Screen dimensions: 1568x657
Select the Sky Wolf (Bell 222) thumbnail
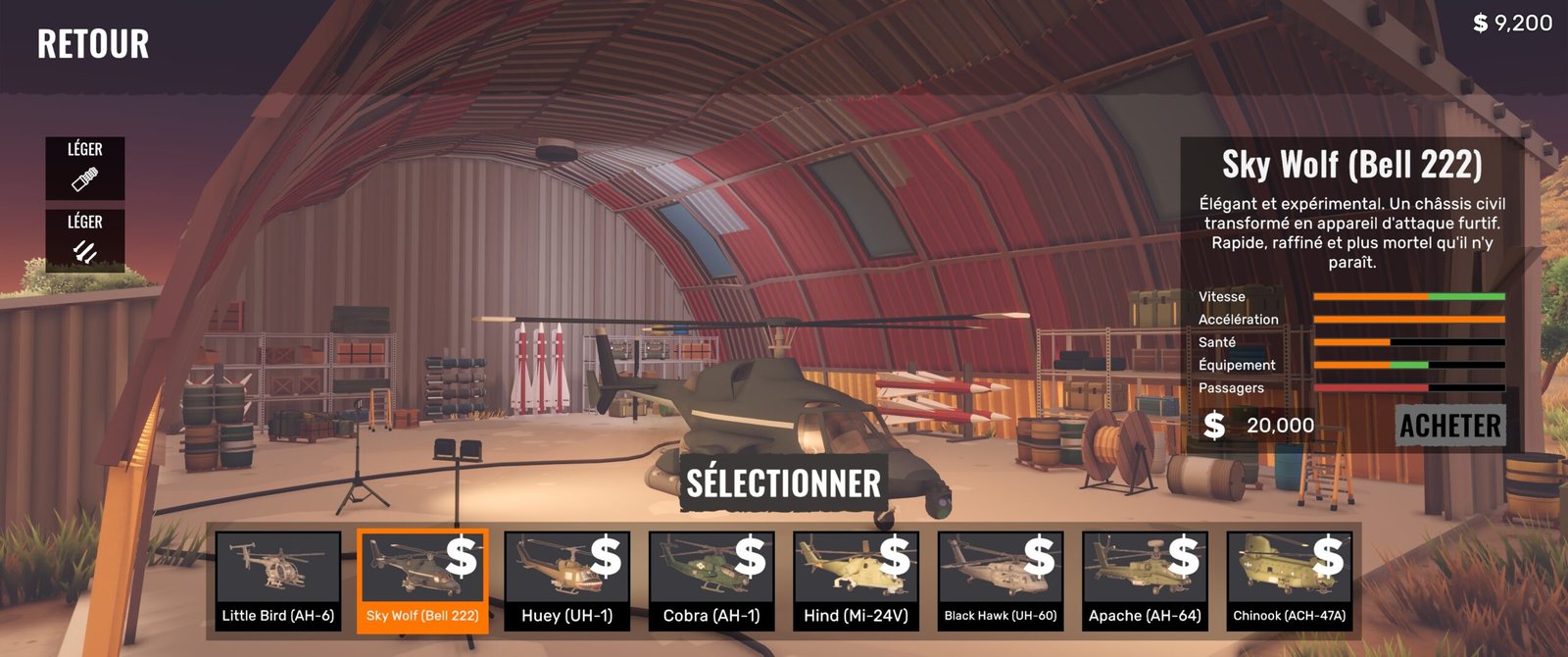point(422,581)
